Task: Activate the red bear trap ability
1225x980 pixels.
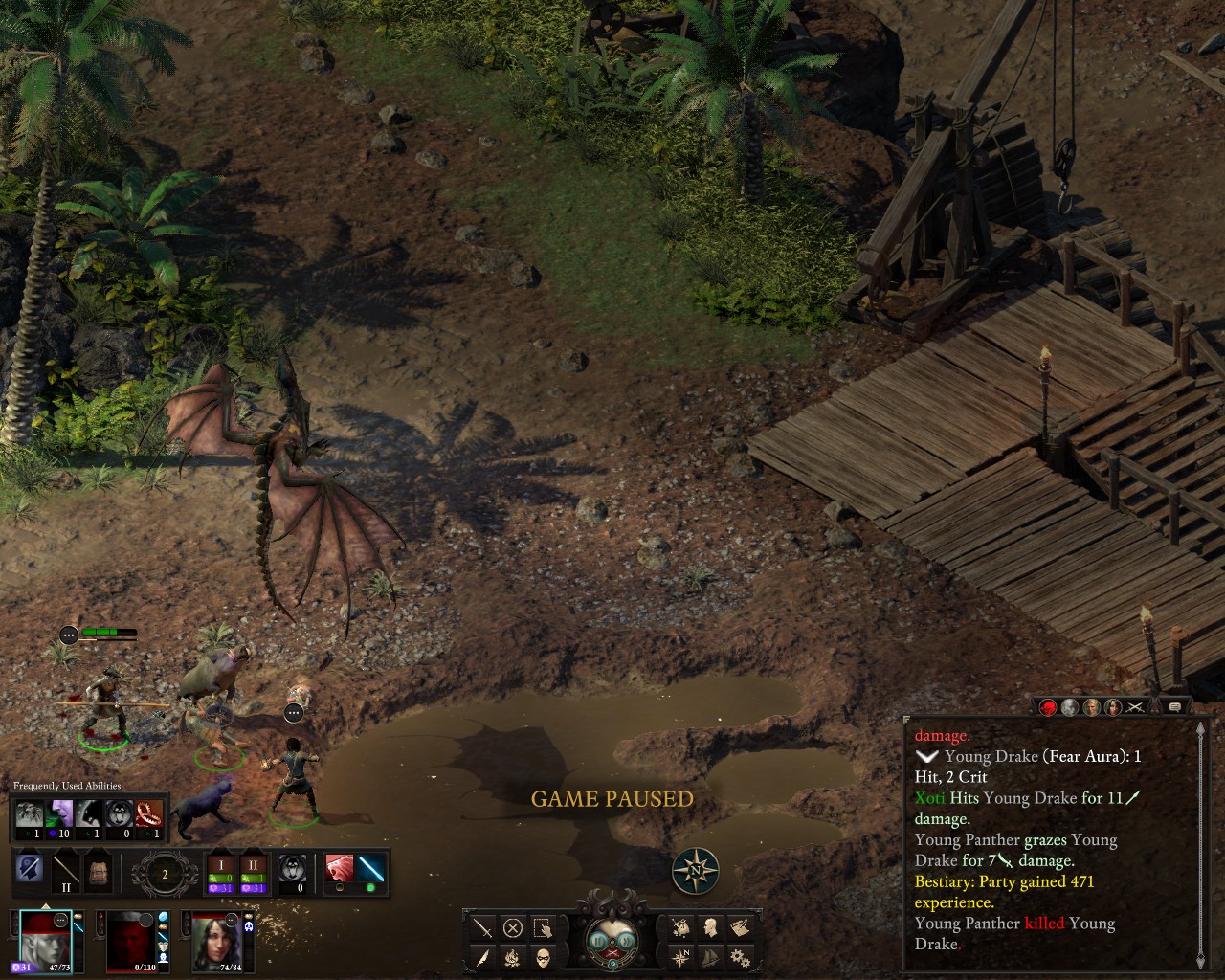Action: point(148,815)
